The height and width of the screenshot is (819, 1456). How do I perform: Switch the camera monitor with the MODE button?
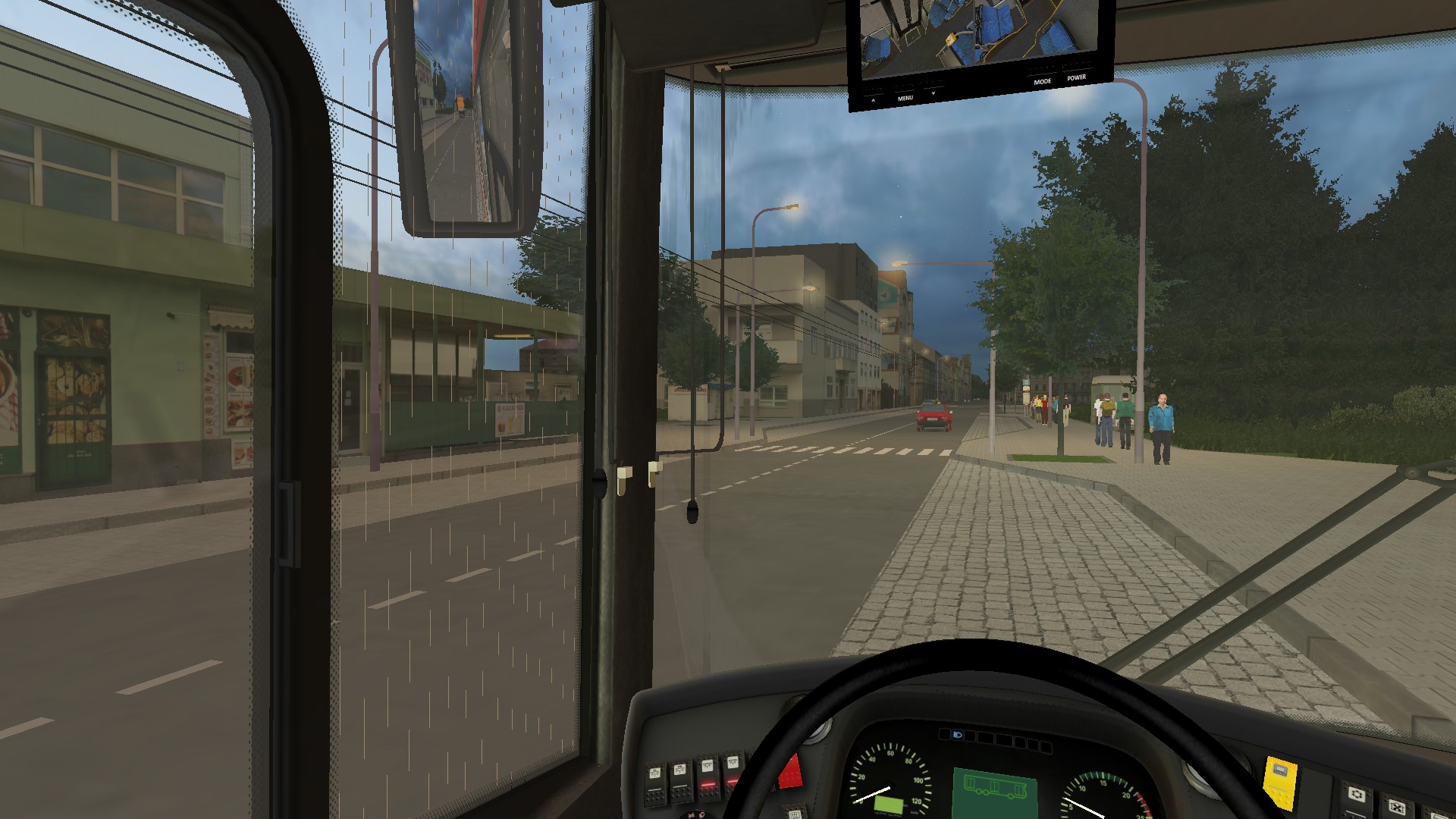pos(1042,81)
